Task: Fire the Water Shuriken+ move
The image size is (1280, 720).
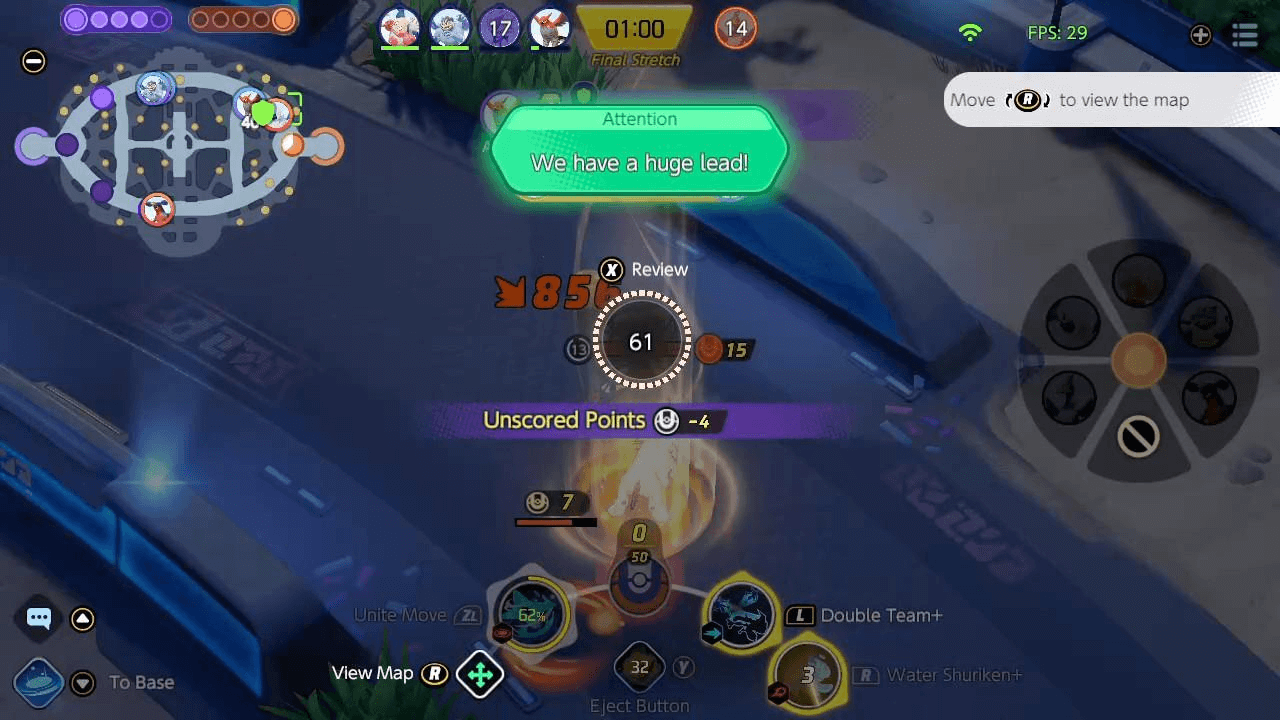Action: [x=808, y=674]
